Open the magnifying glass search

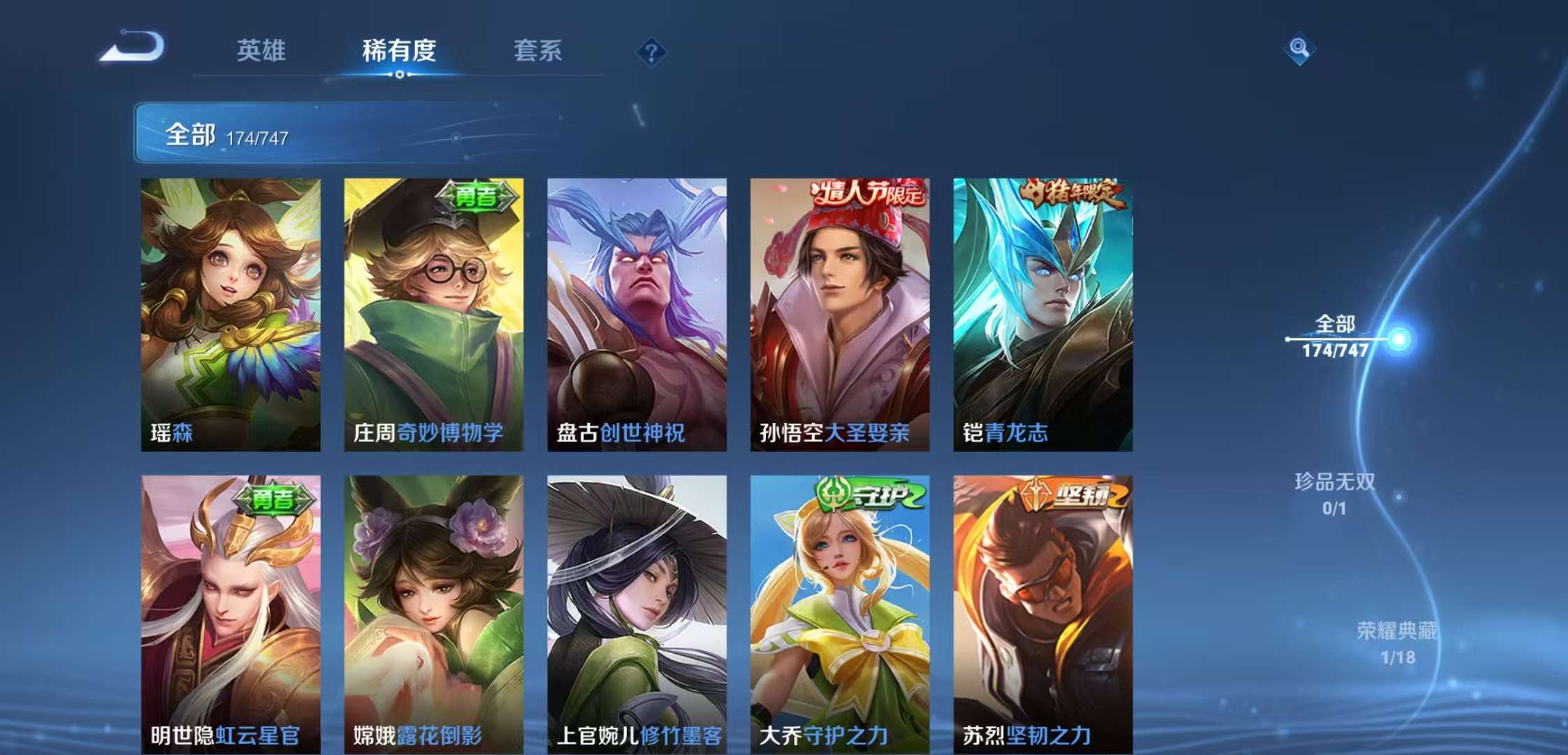(1299, 48)
